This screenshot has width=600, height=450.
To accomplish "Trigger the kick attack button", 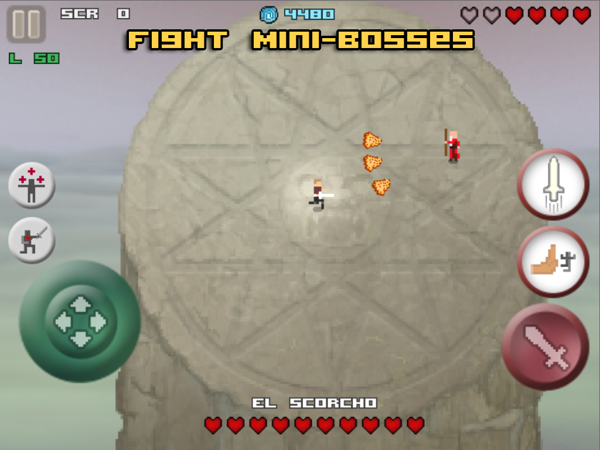I will [553, 262].
